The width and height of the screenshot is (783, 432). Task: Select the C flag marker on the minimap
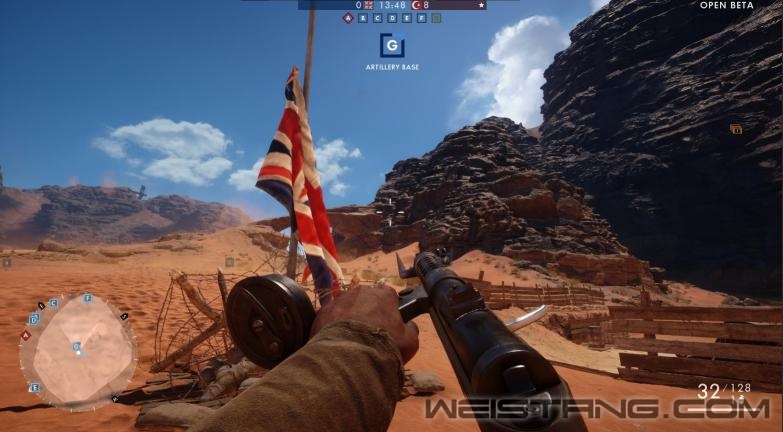(53, 303)
